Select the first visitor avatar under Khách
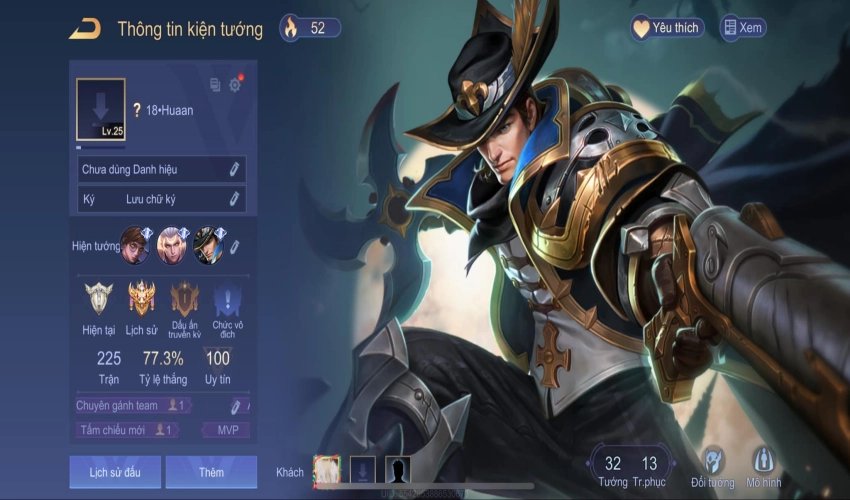The height and width of the screenshot is (500, 850). click(x=327, y=469)
